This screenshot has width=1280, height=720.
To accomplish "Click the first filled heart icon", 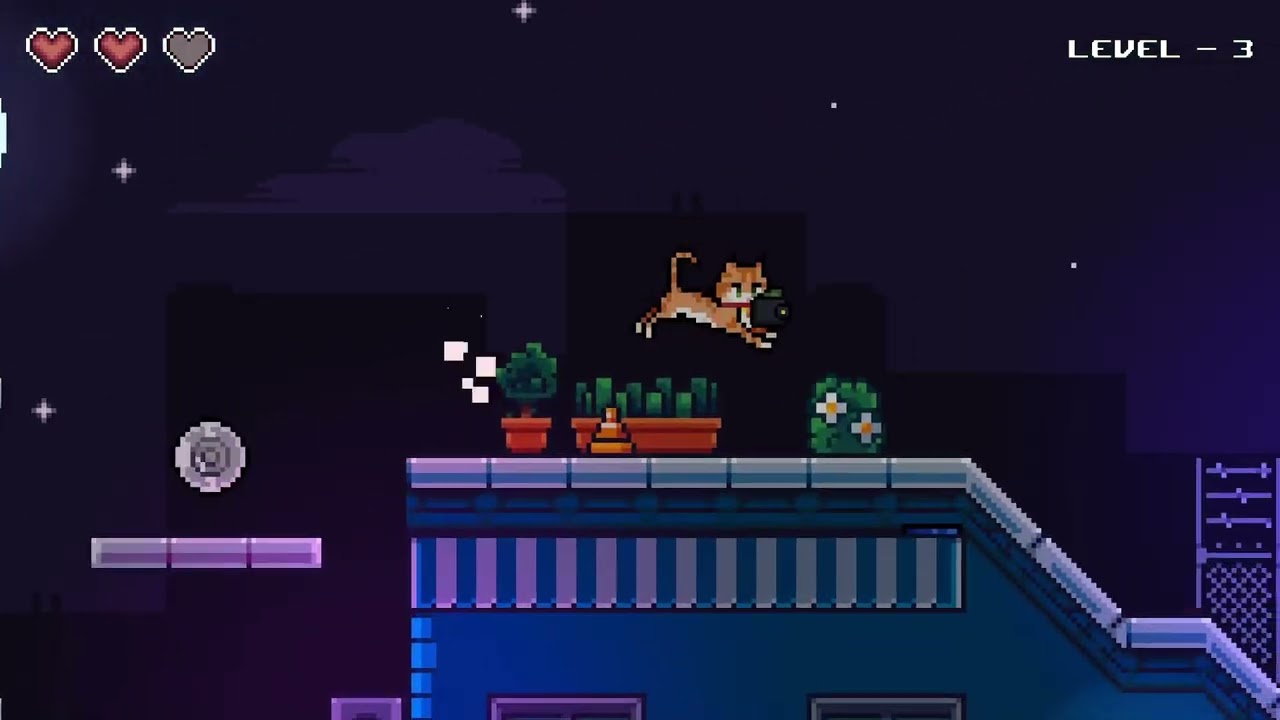I will (x=52, y=48).
